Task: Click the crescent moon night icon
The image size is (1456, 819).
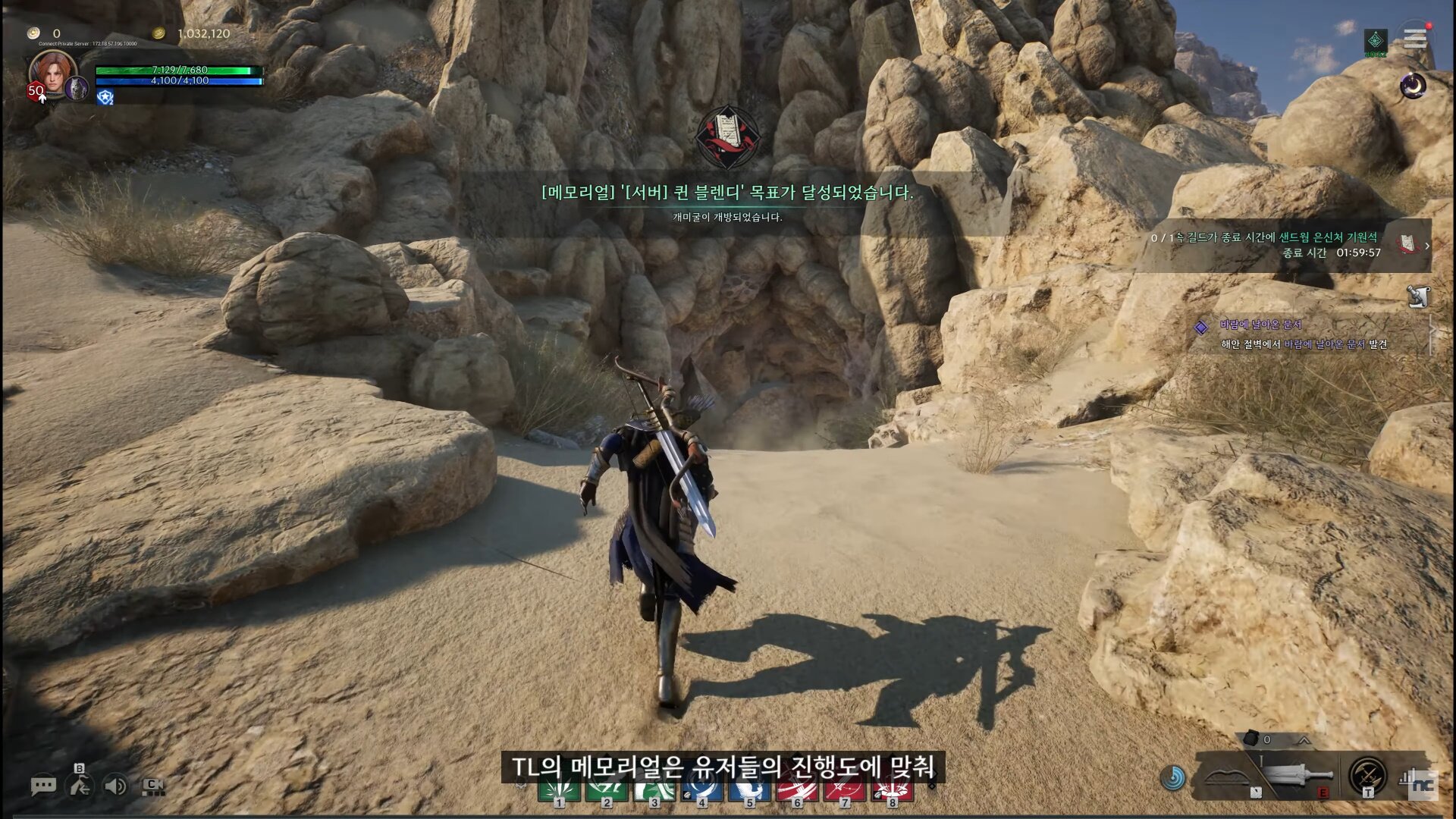Action: (1413, 86)
